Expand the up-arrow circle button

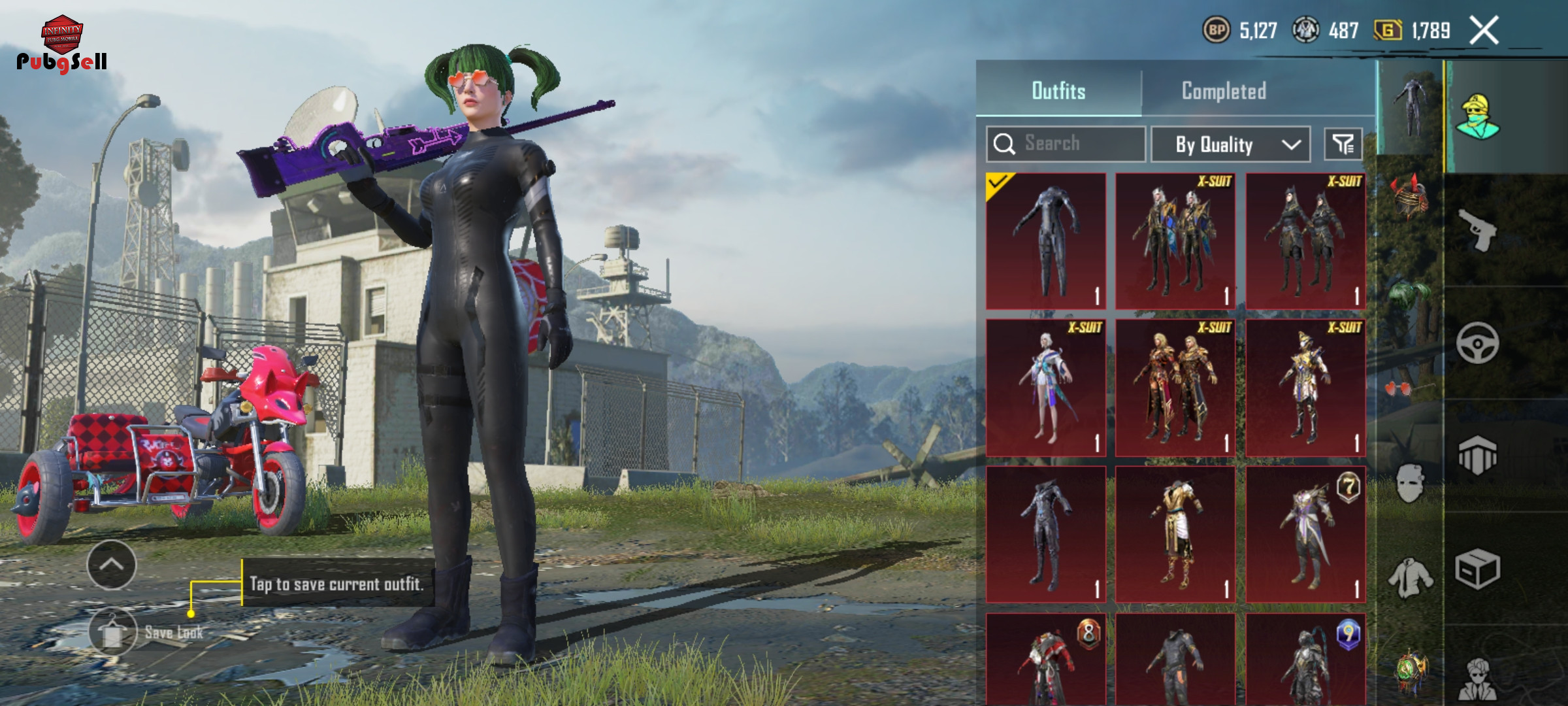[112, 565]
